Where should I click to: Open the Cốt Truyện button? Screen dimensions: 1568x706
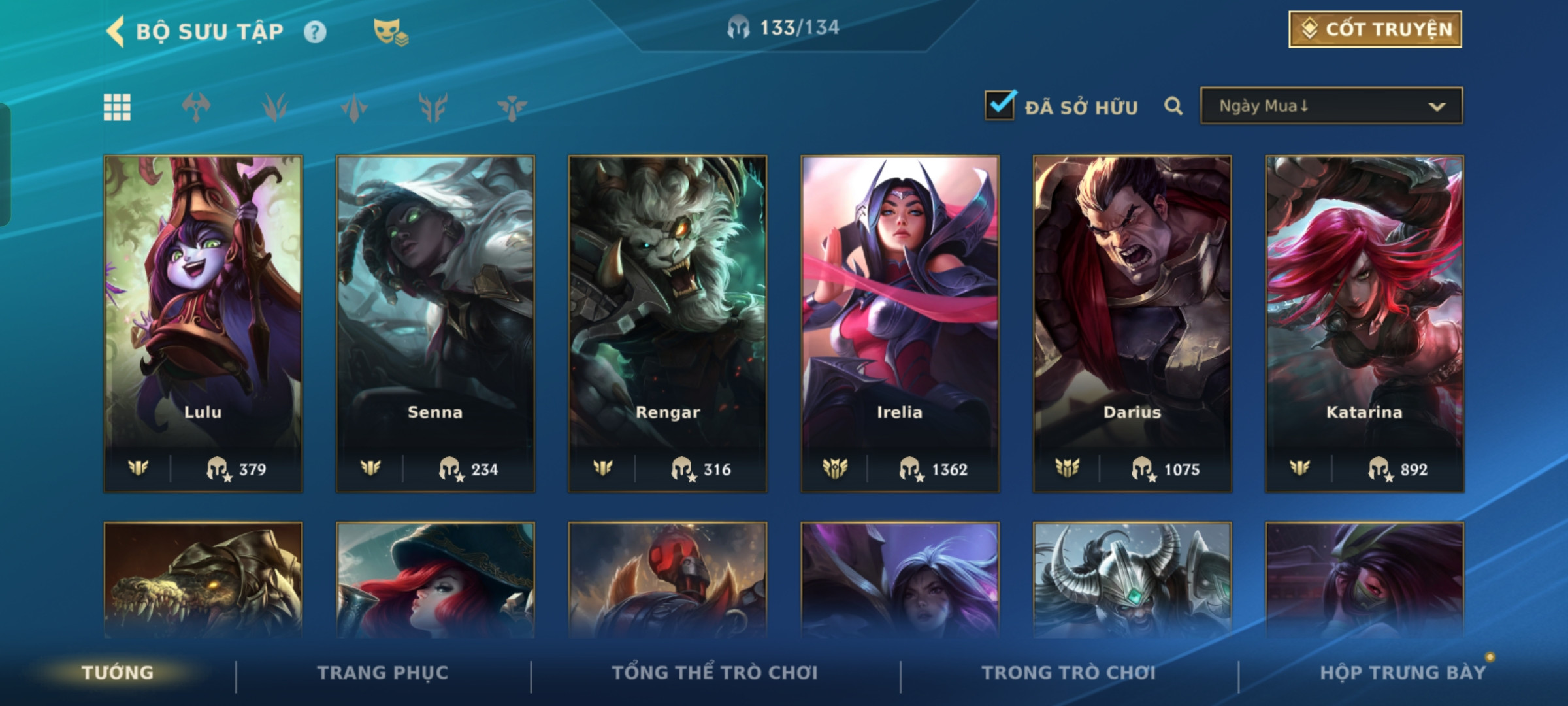(1375, 29)
